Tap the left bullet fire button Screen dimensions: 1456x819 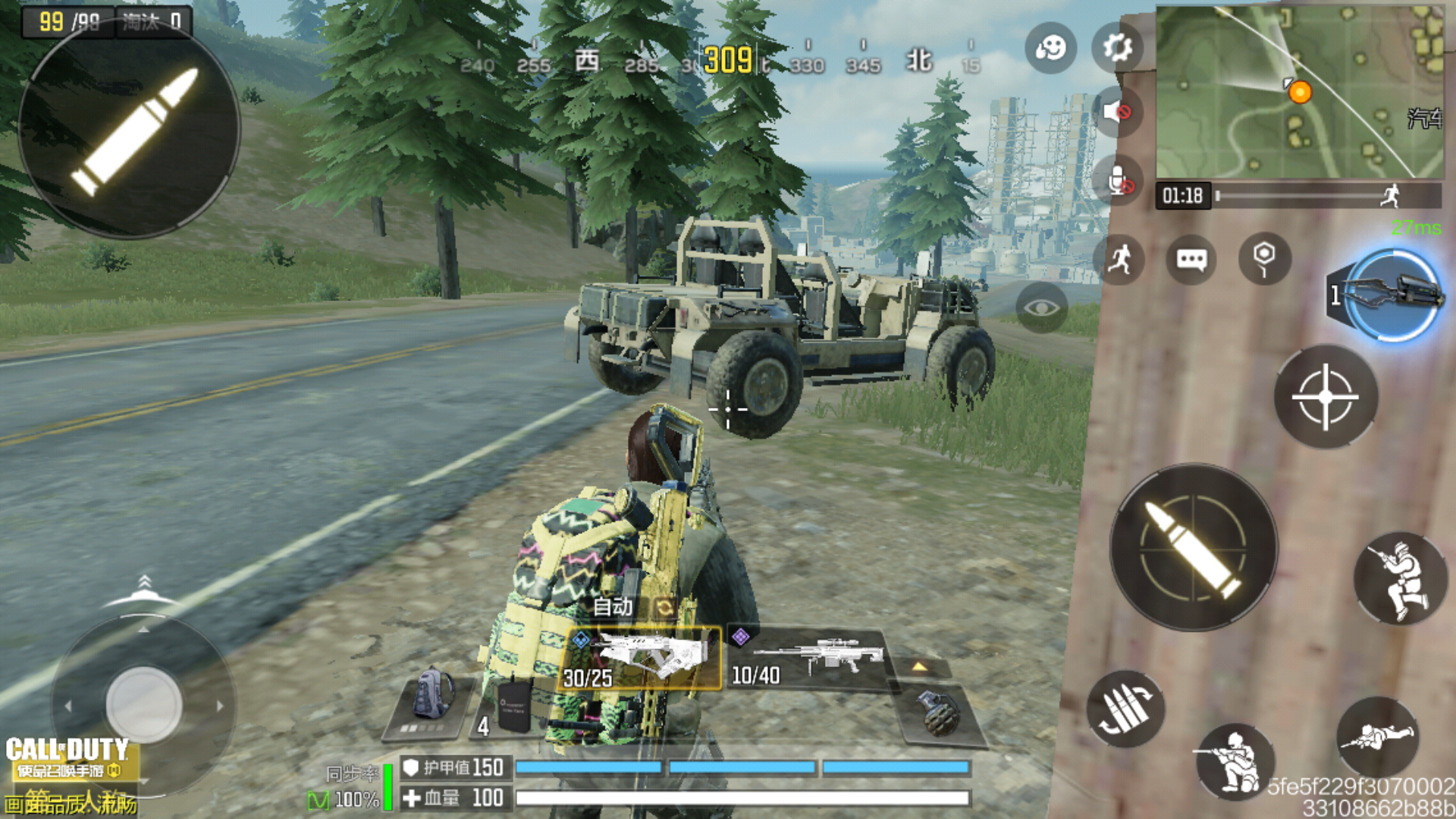click(129, 130)
